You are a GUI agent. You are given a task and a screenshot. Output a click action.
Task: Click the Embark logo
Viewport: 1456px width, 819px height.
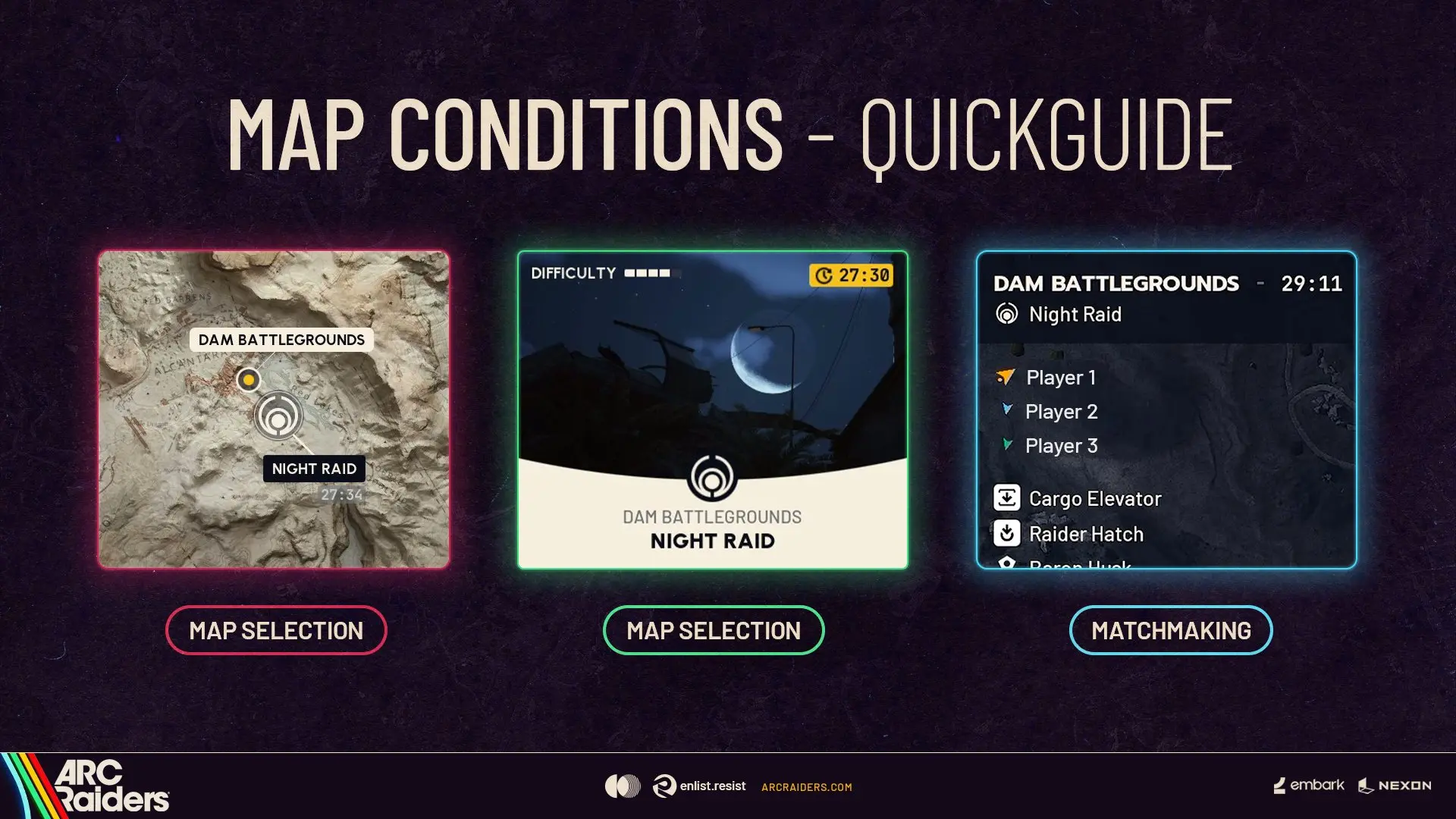1309,786
